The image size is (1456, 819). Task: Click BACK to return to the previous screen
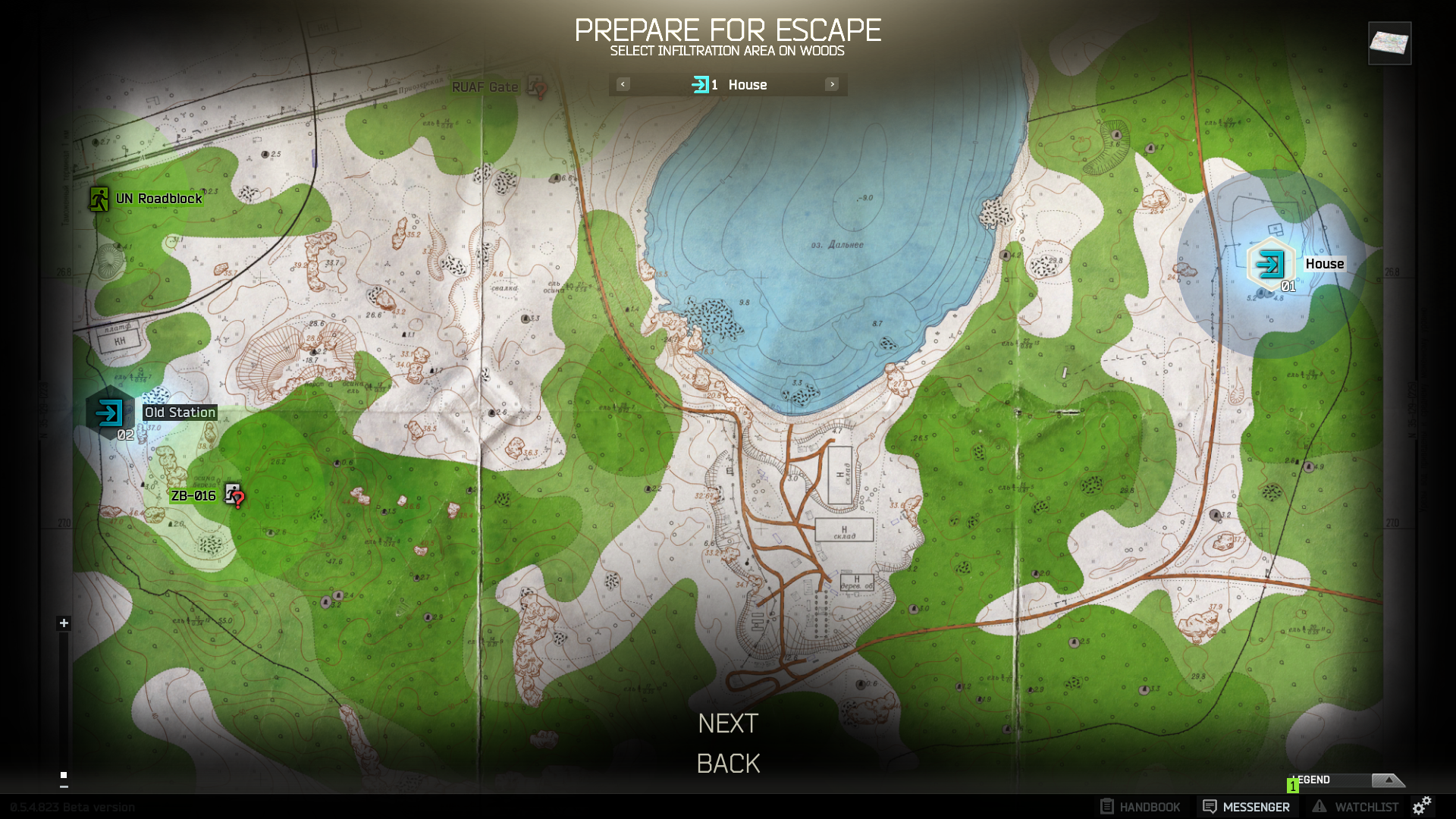click(x=727, y=763)
